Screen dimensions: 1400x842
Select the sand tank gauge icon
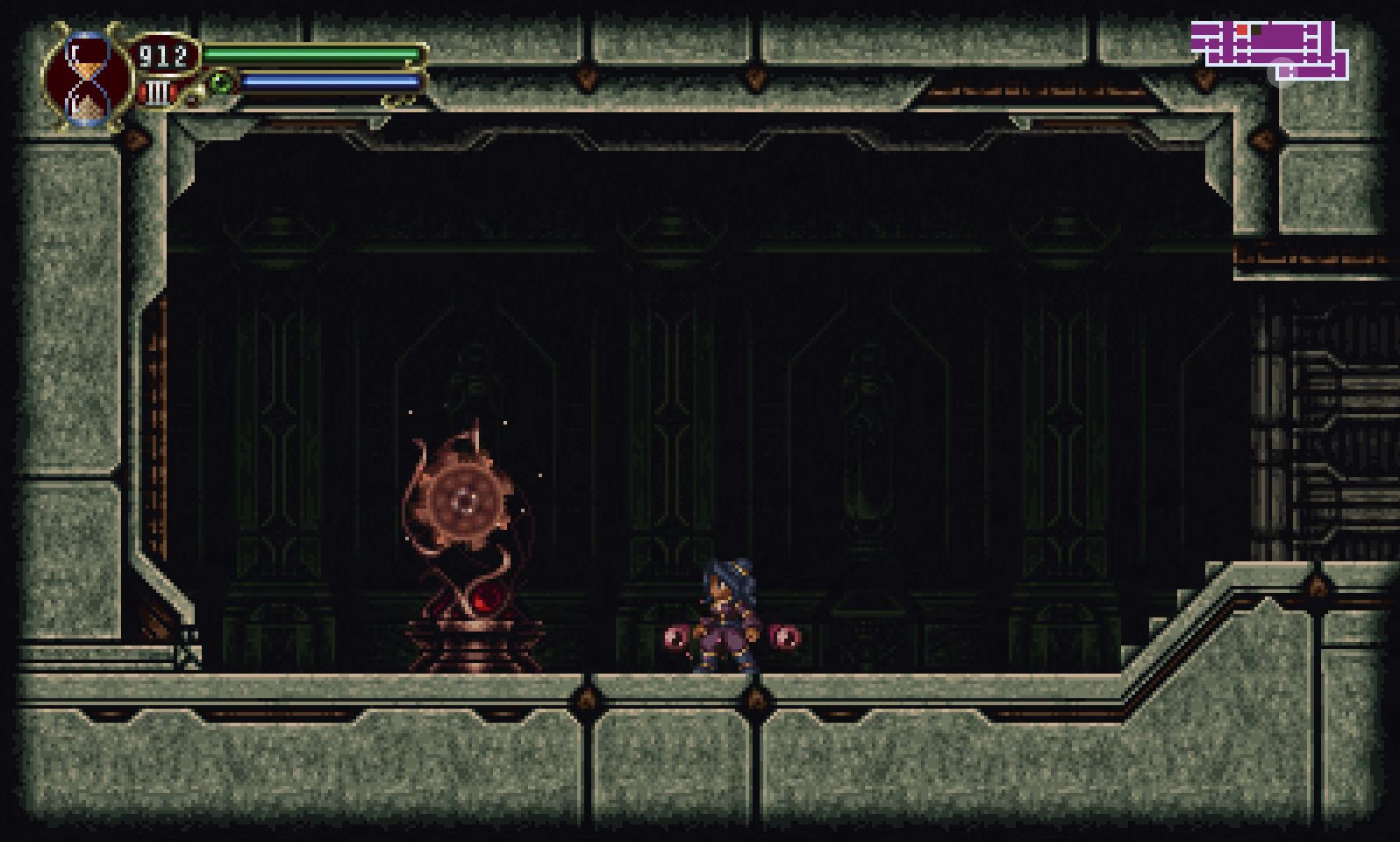158,92
